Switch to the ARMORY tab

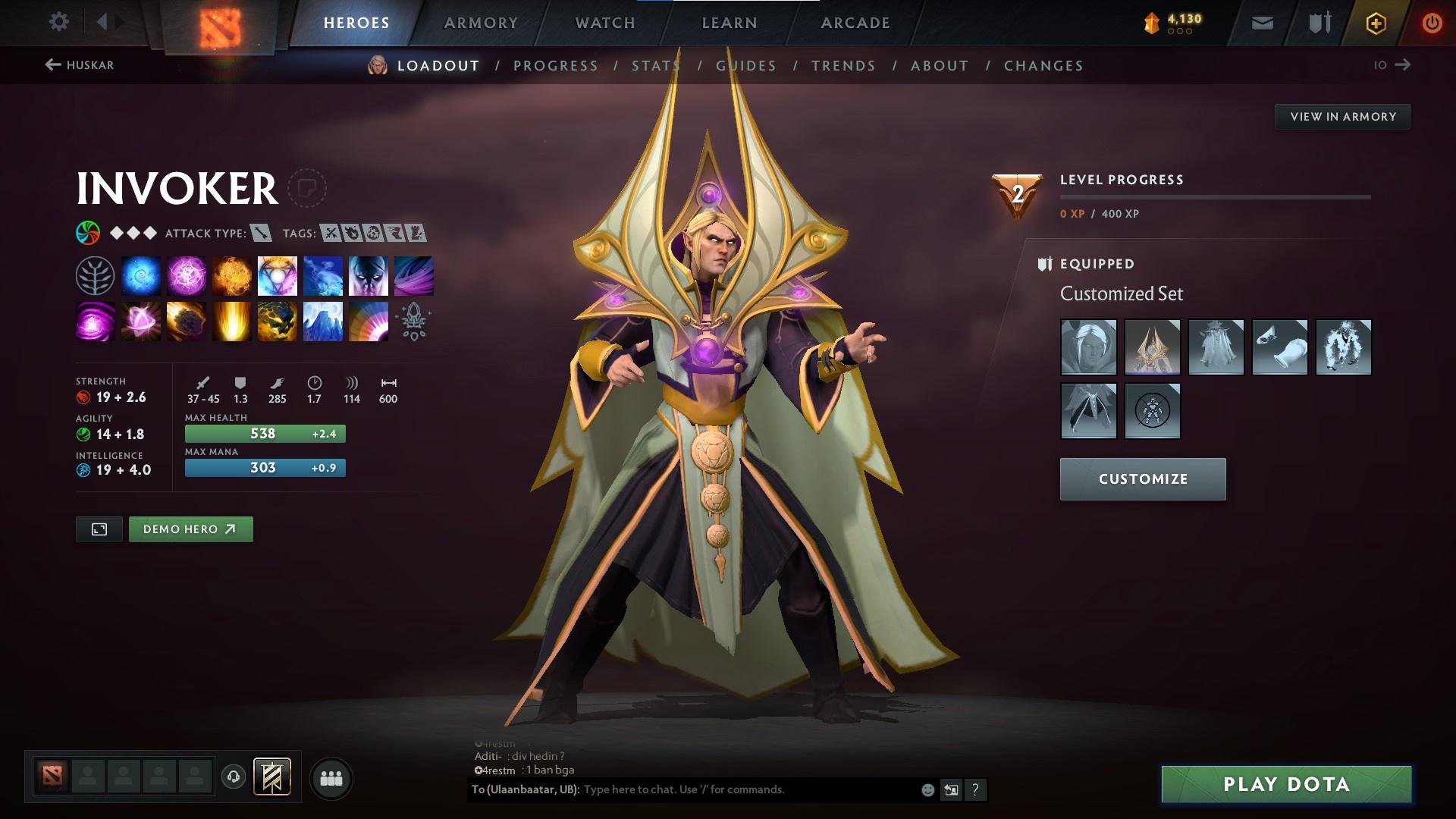tap(482, 23)
